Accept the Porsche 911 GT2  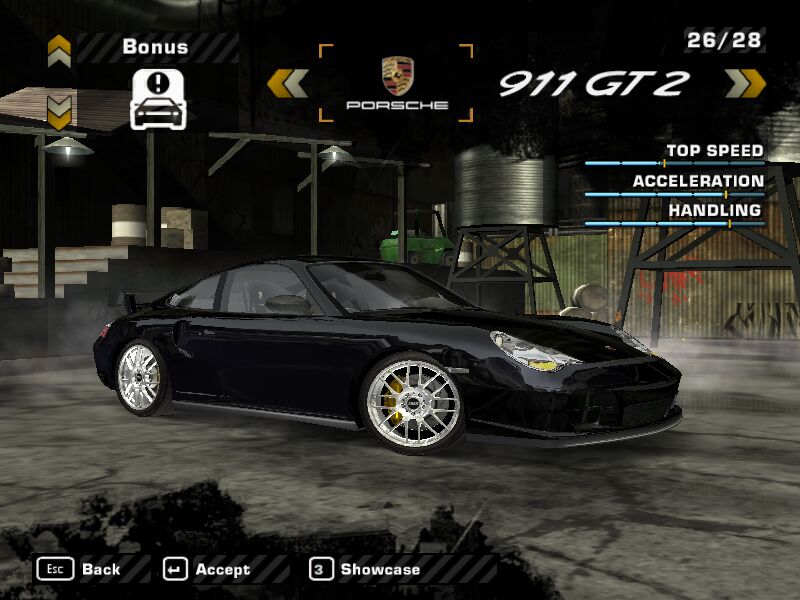pos(207,569)
